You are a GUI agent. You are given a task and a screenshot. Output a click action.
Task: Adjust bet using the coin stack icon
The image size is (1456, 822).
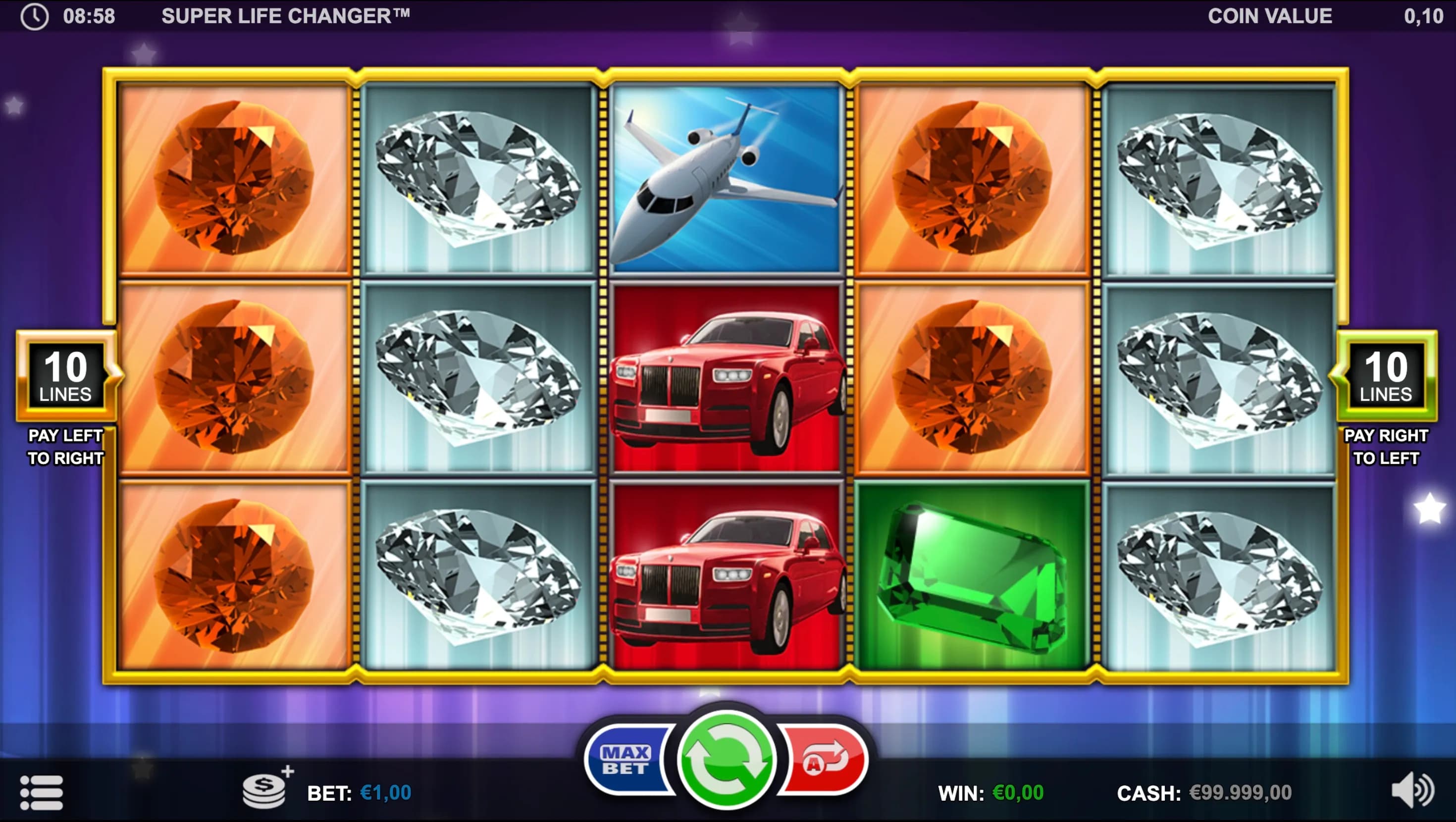pyautogui.click(x=265, y=787)
